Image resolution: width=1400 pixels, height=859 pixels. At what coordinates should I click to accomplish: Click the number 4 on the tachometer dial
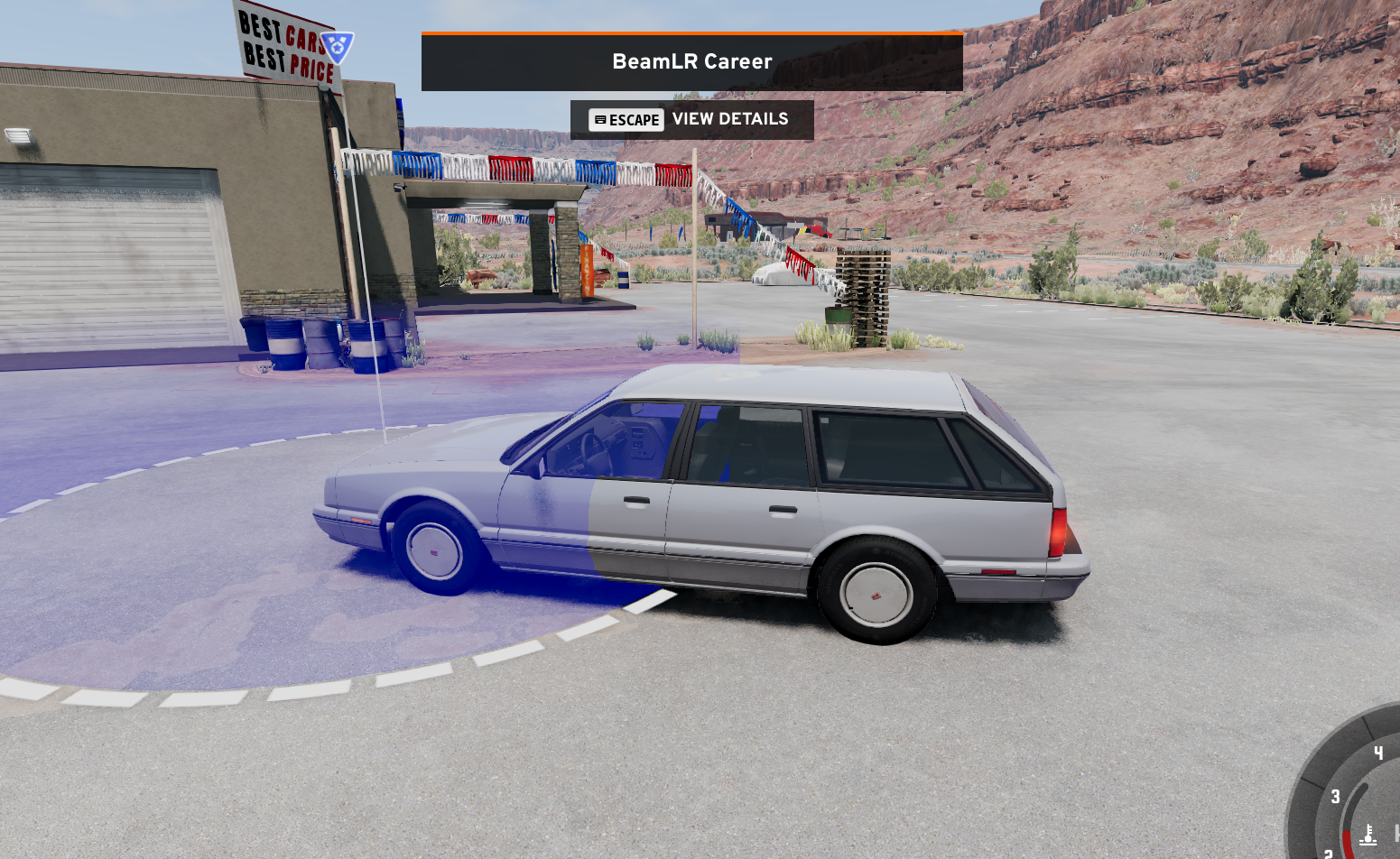(1379, 753)
